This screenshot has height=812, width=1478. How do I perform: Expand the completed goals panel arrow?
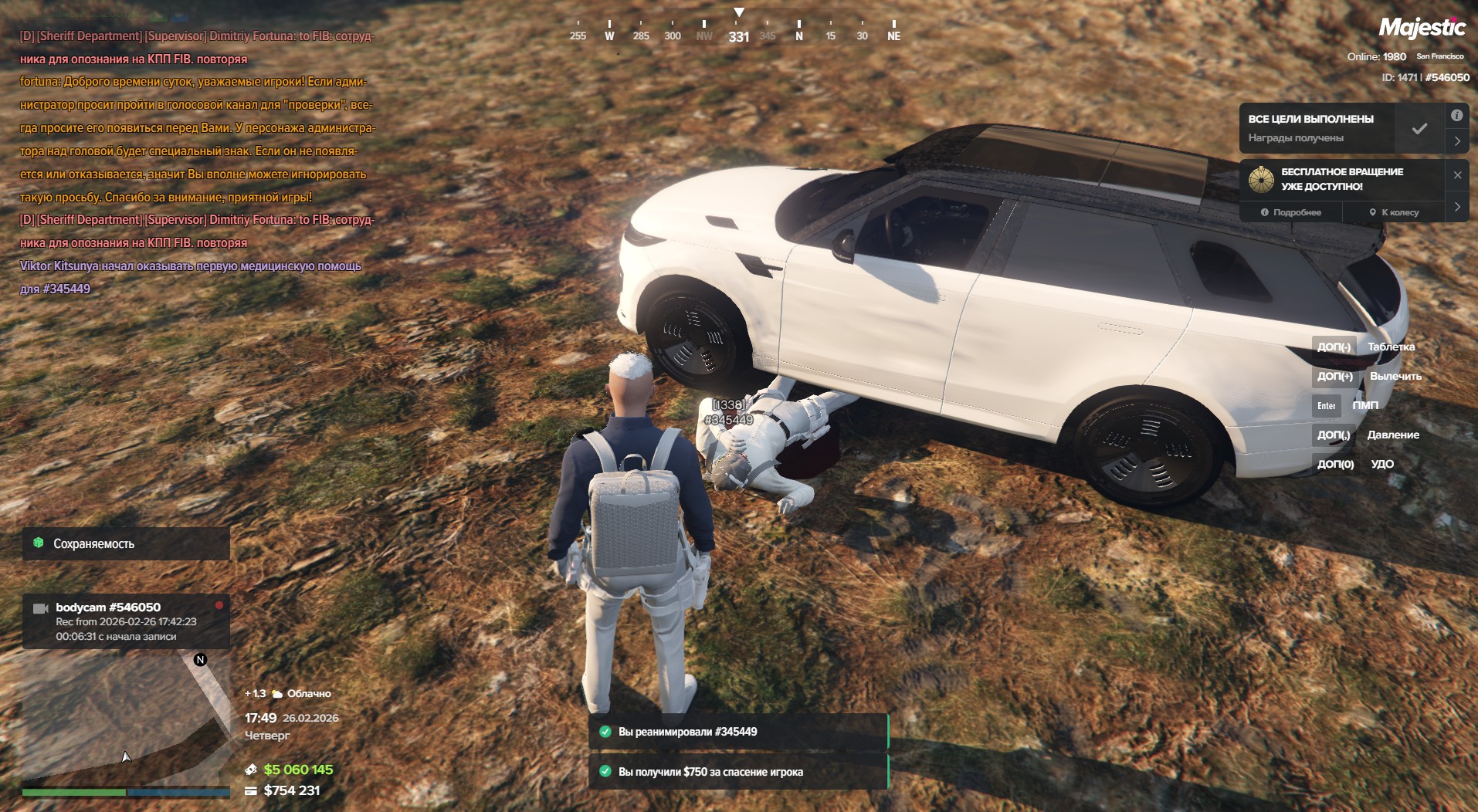coord(1457,141)
